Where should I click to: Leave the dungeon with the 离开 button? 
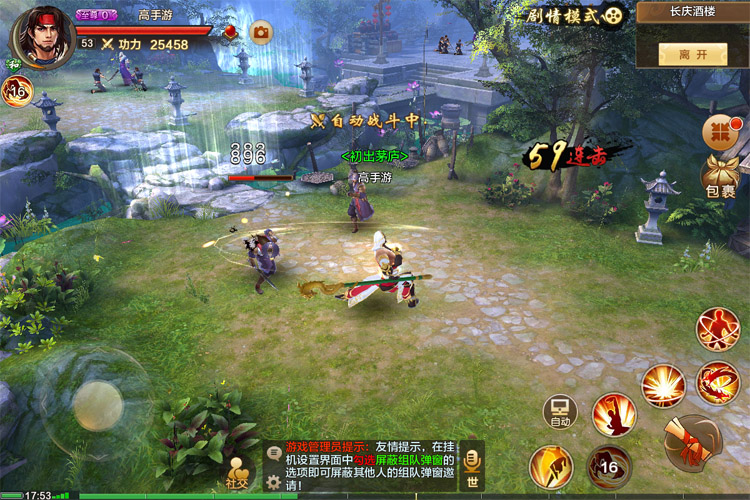pos(691,54)
